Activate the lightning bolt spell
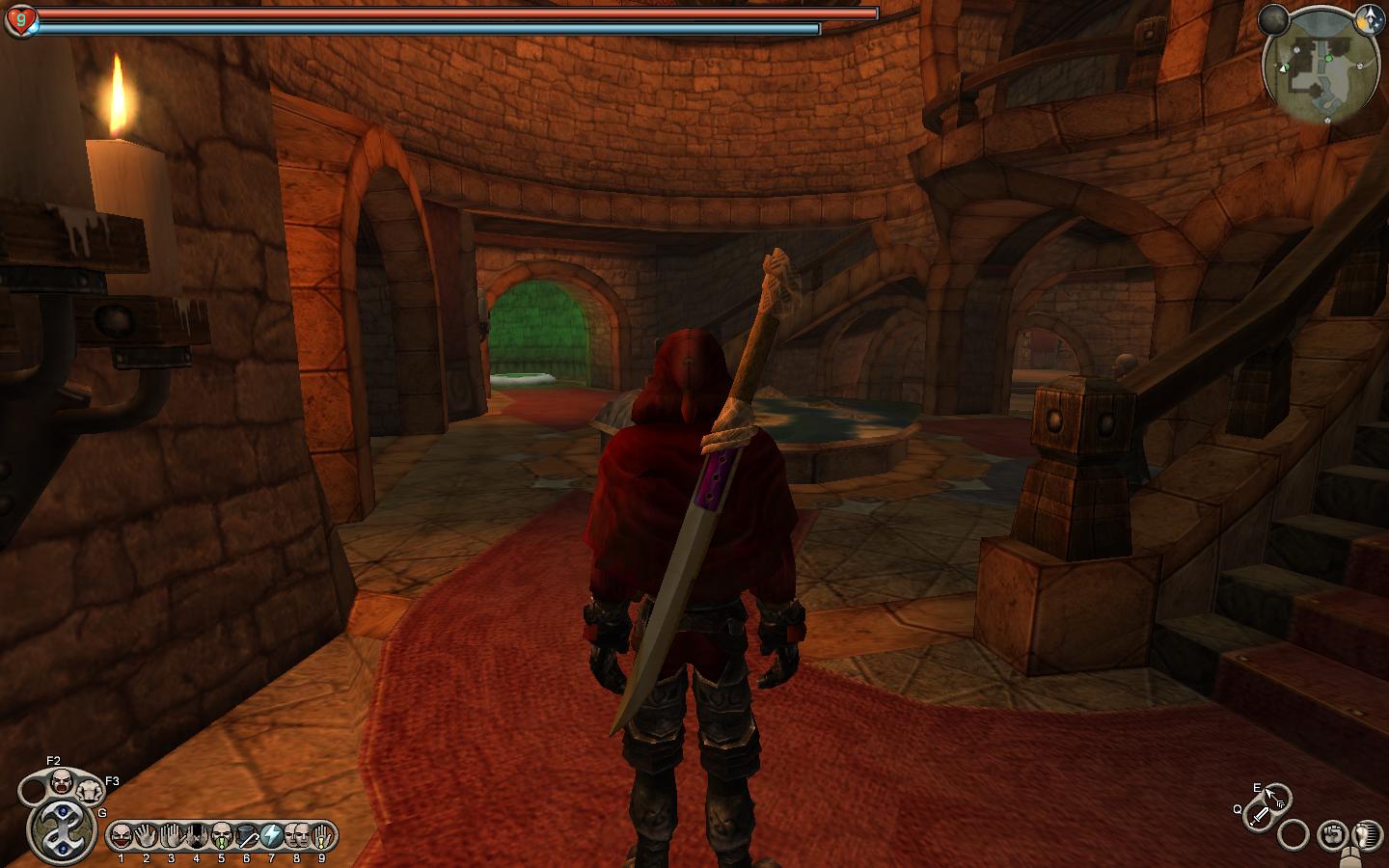1389x868 pixels. [x=272, y=835]
